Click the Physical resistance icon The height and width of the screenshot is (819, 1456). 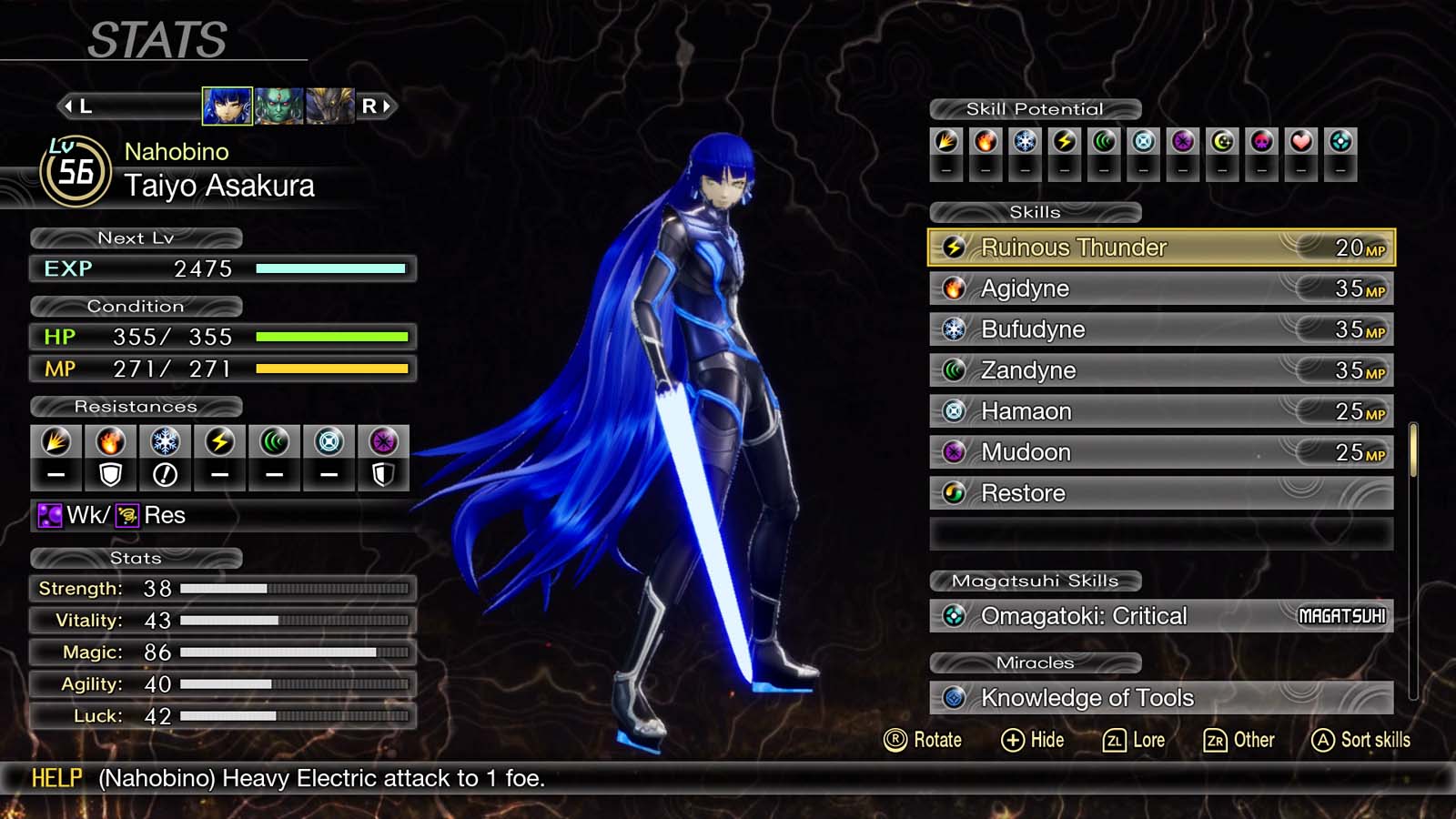(56, 441)
